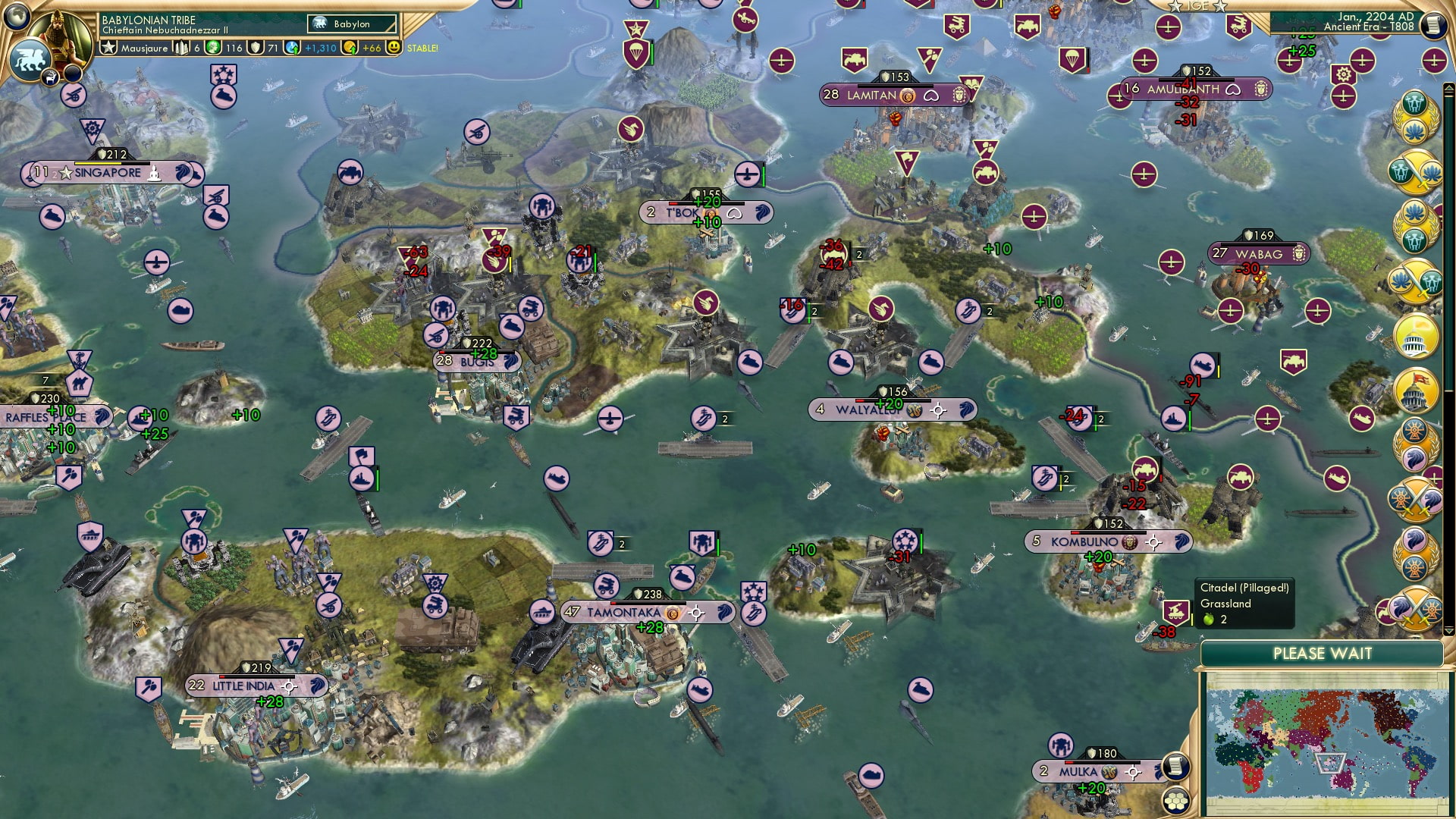Click a location on the world minimap

1335,743
